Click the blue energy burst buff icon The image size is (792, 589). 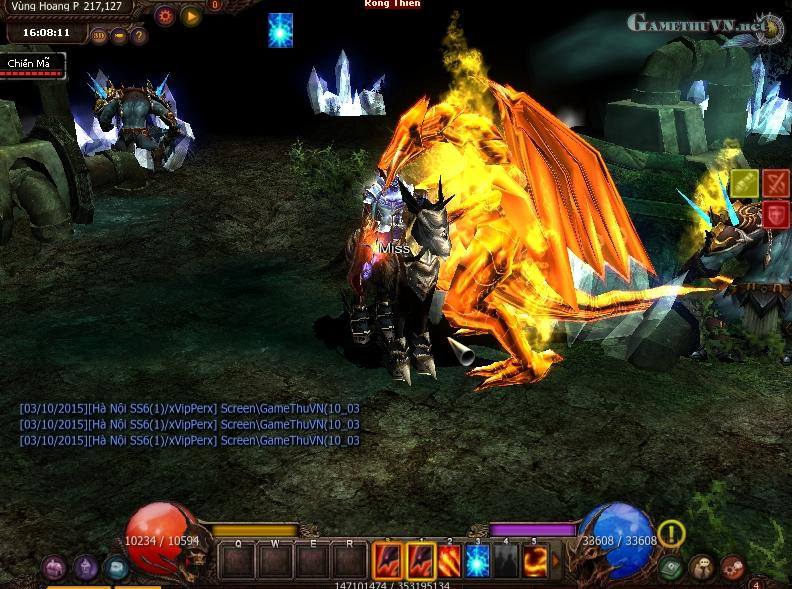(281, 30)
